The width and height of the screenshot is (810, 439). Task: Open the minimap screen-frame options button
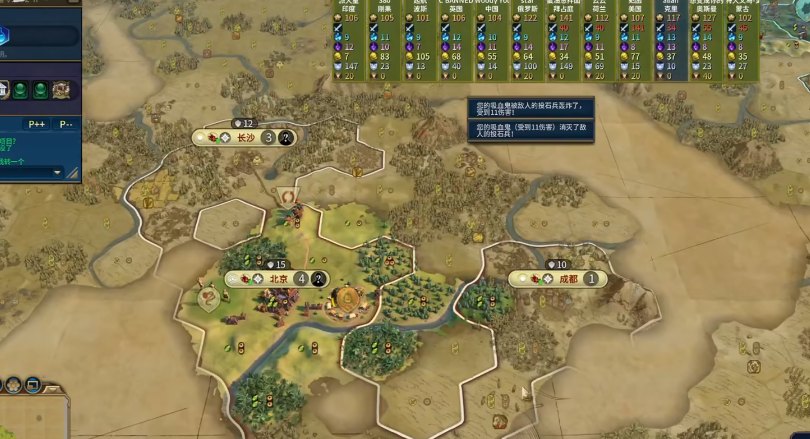pos(33,385)
